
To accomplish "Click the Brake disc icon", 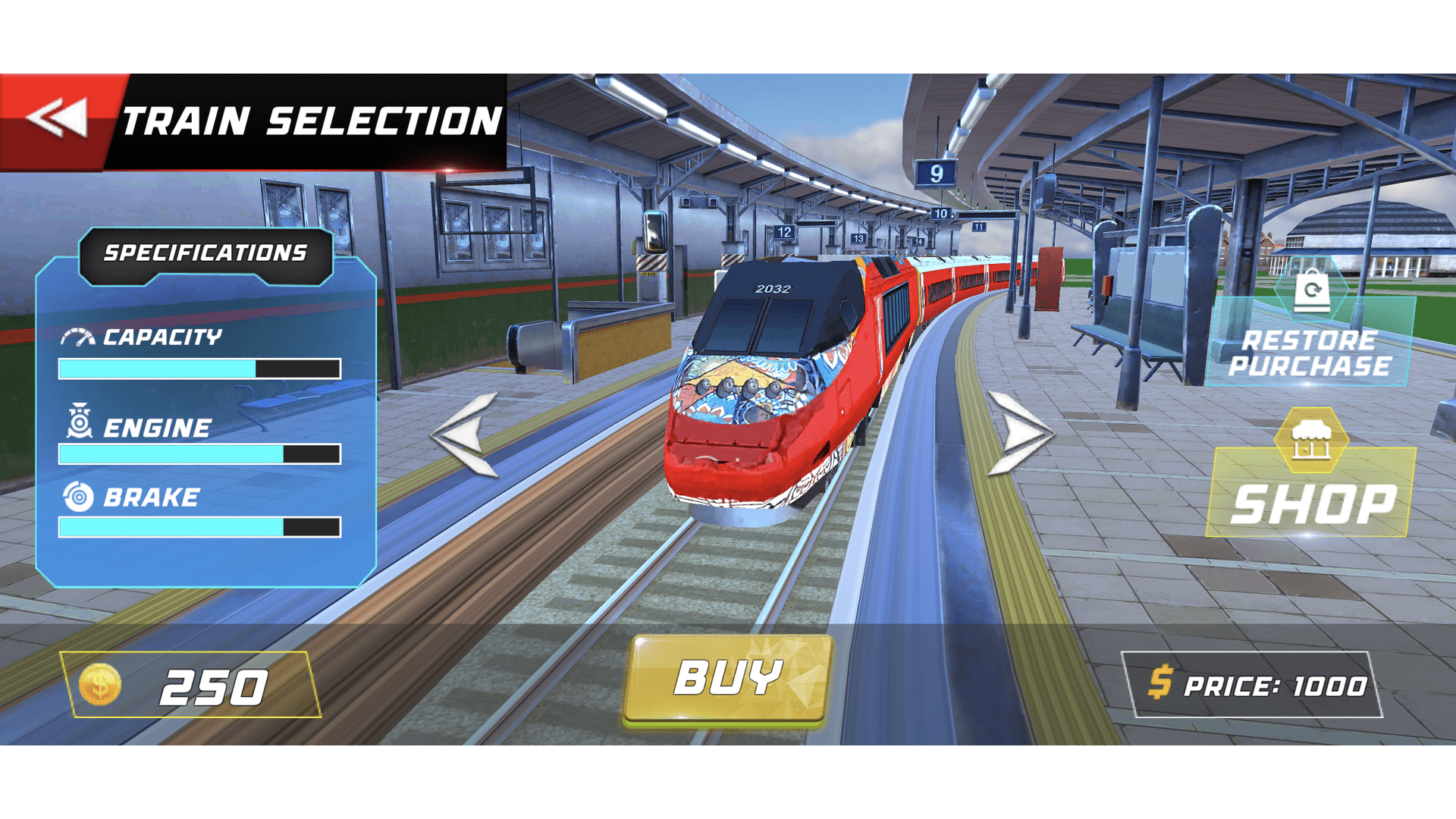I will point(78,497).
